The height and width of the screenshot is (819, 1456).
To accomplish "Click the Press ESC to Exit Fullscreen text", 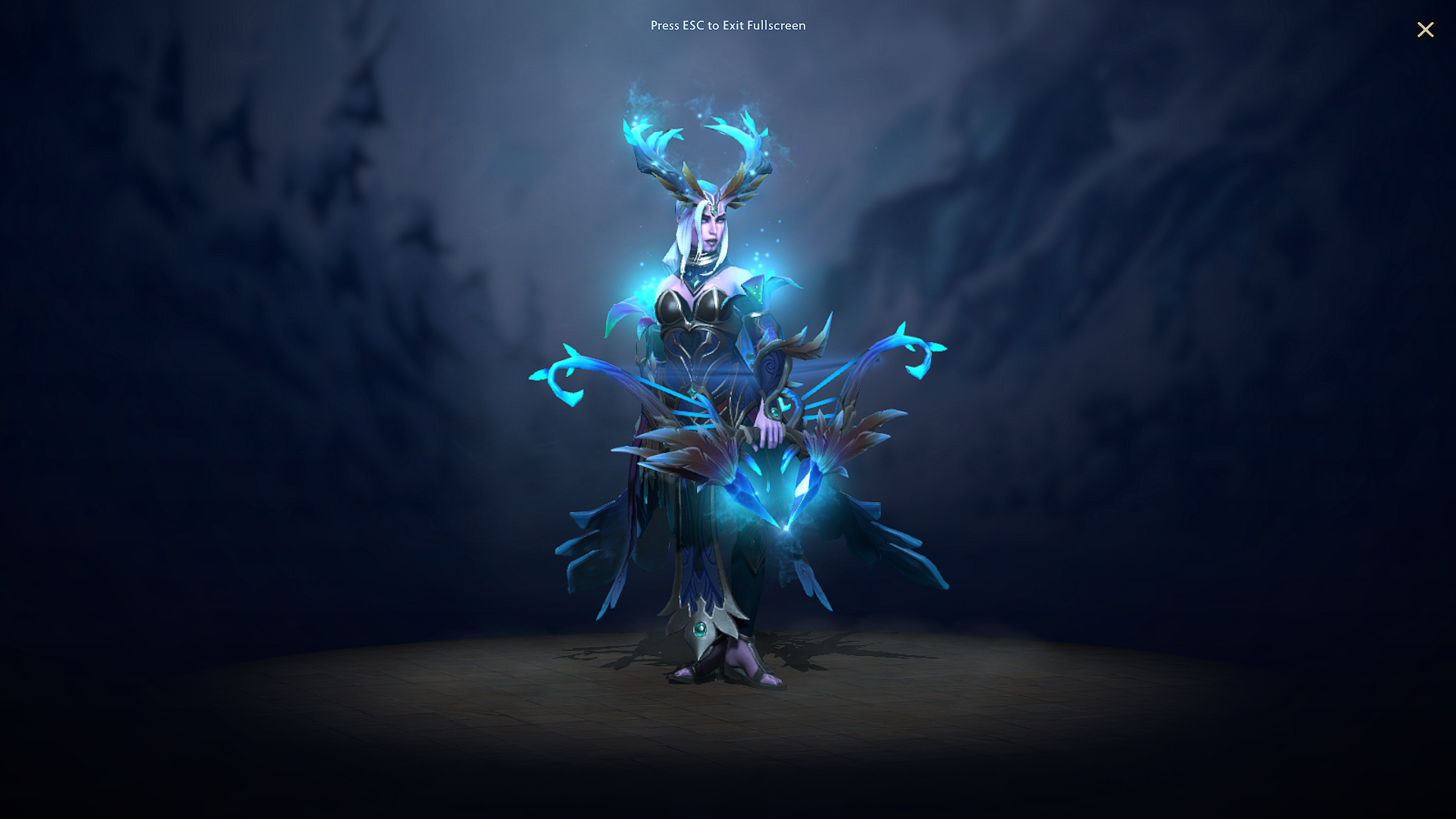I will 727,25.
